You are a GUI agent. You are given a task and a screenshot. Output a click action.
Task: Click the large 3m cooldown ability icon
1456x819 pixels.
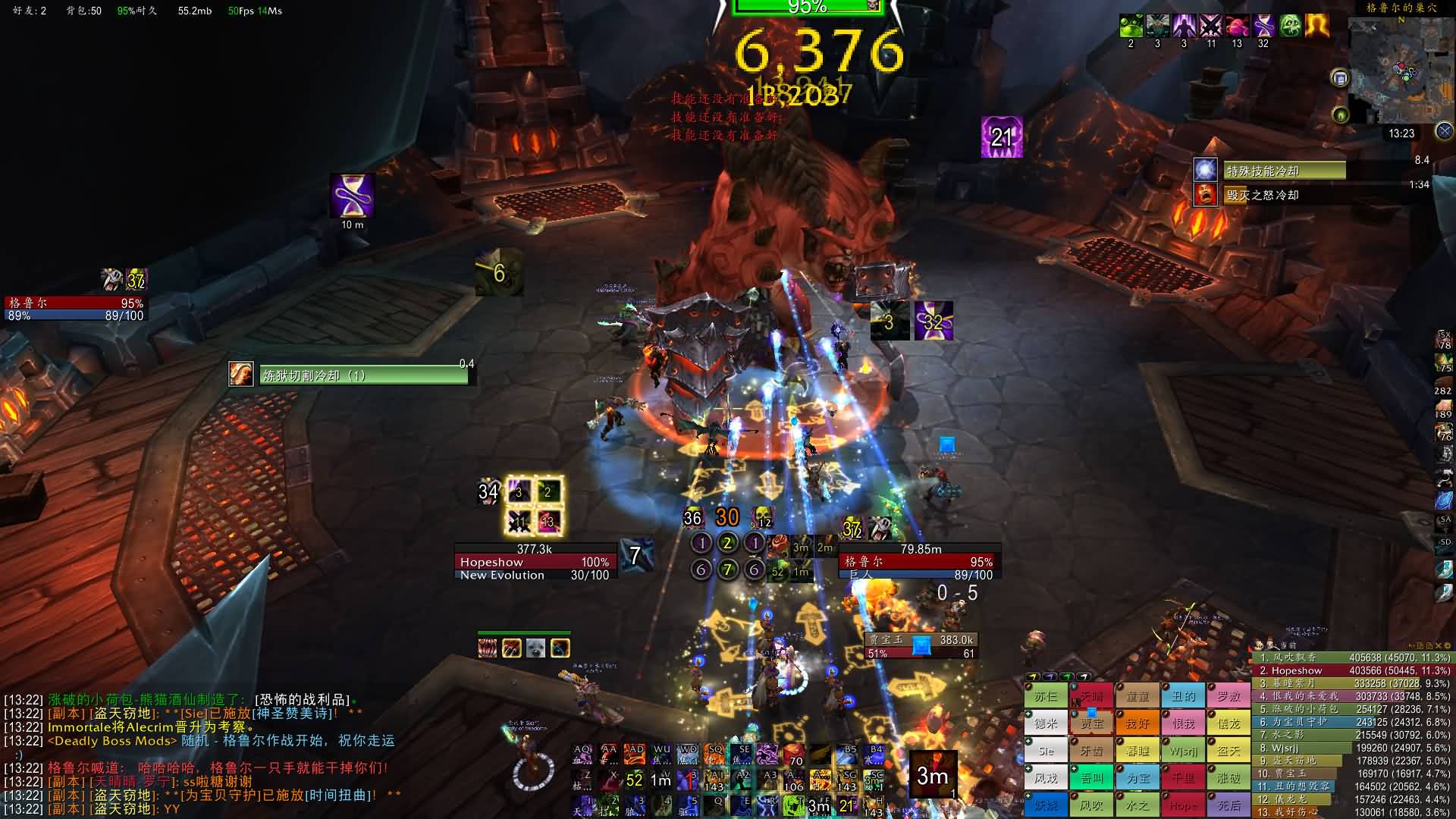point(932,774)
